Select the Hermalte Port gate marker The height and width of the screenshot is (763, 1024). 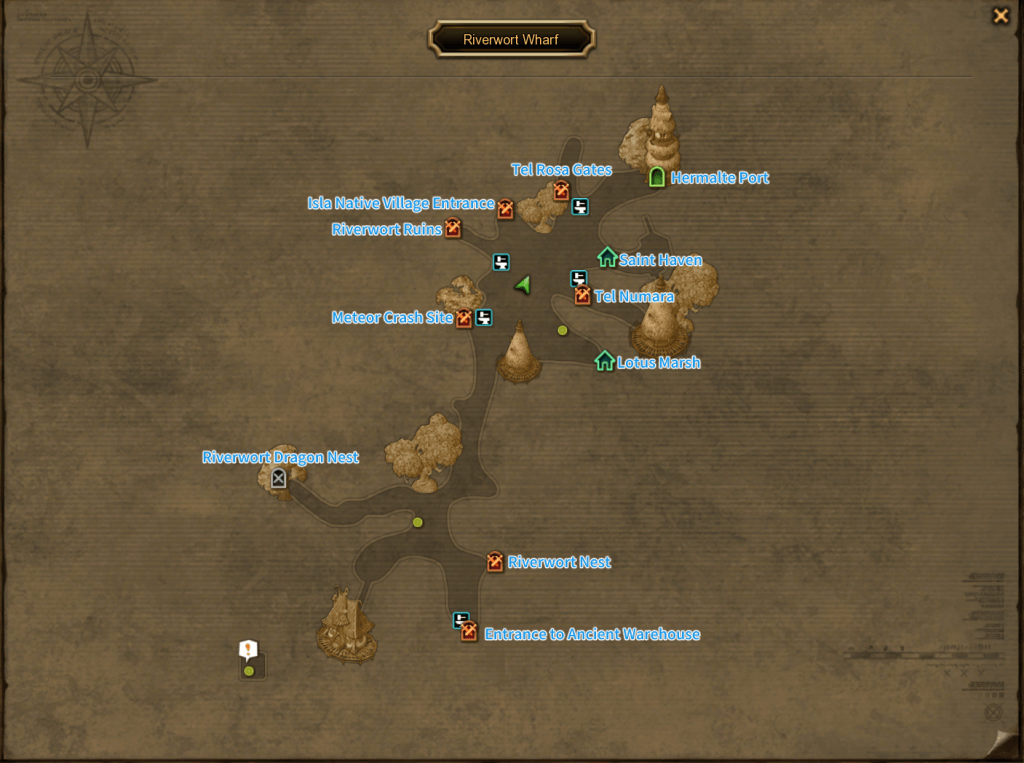coord(657,177)
